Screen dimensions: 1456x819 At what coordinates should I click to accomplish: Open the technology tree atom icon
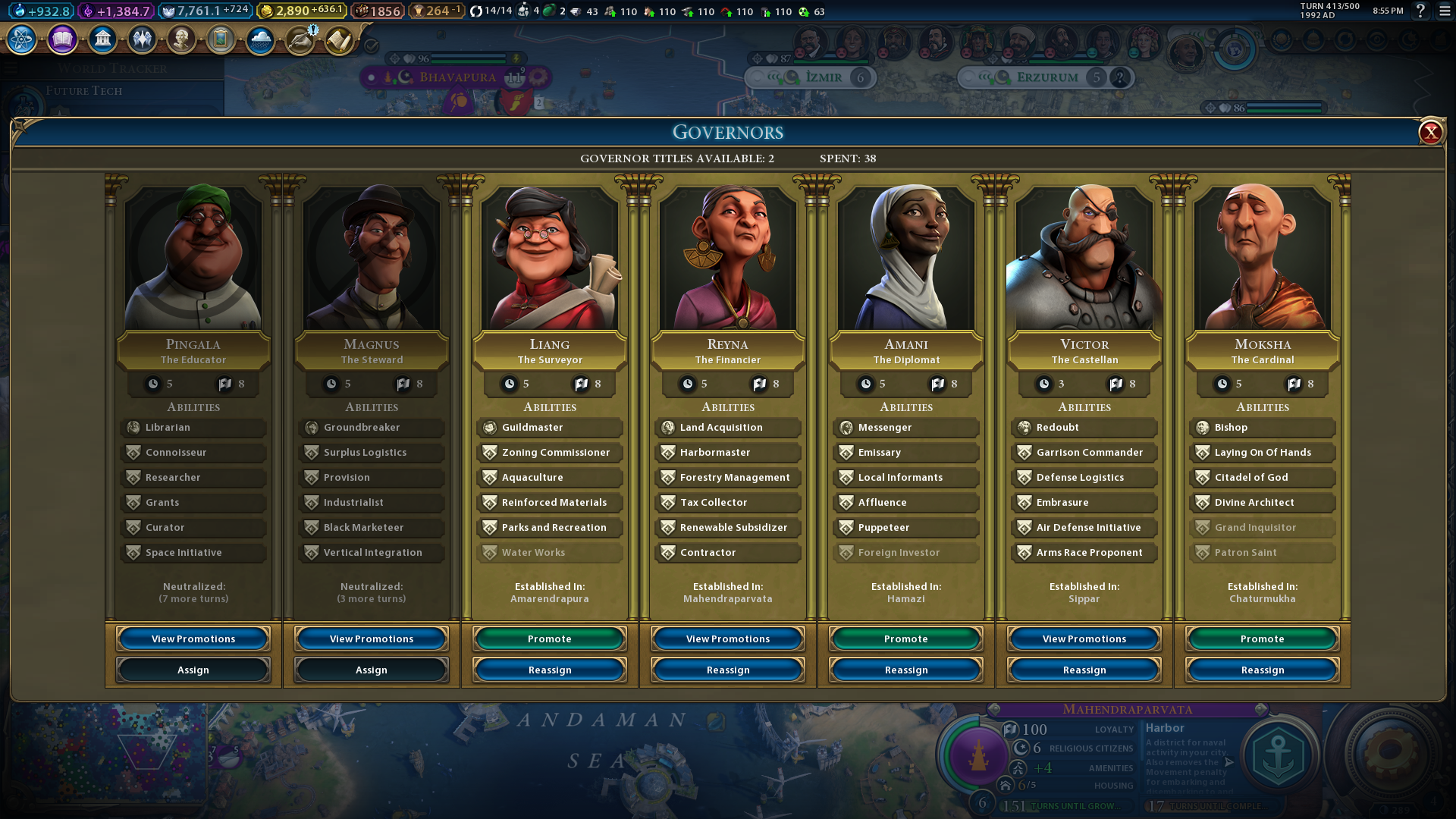[22, 39]
